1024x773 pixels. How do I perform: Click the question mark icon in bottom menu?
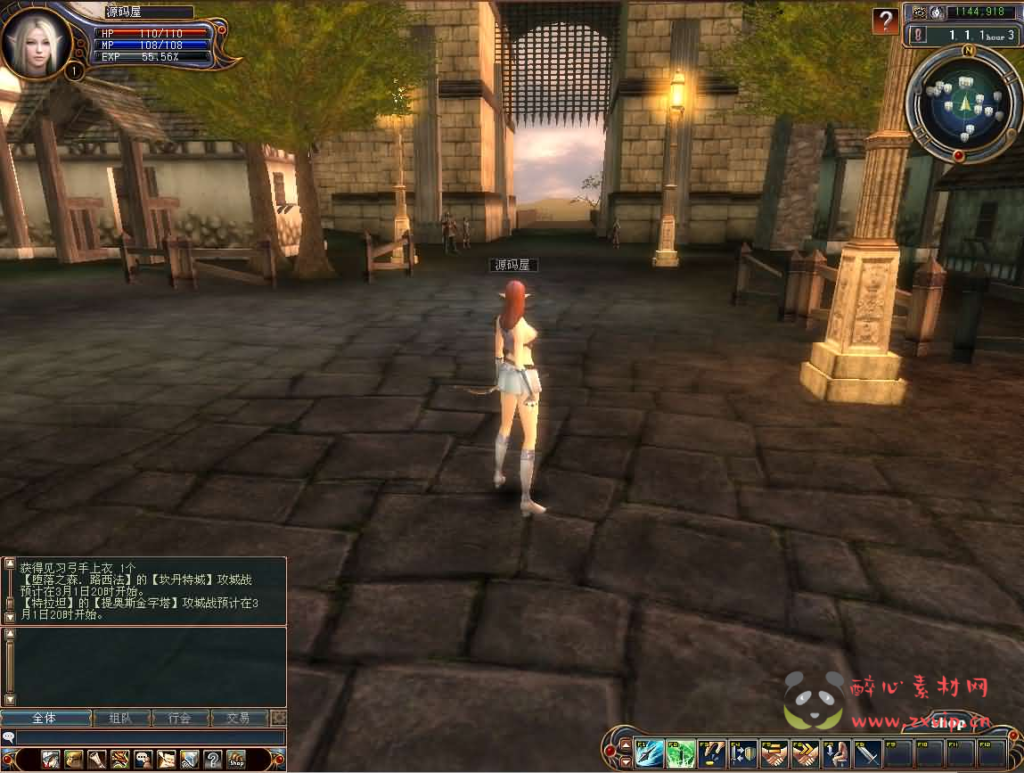(212, 759)
